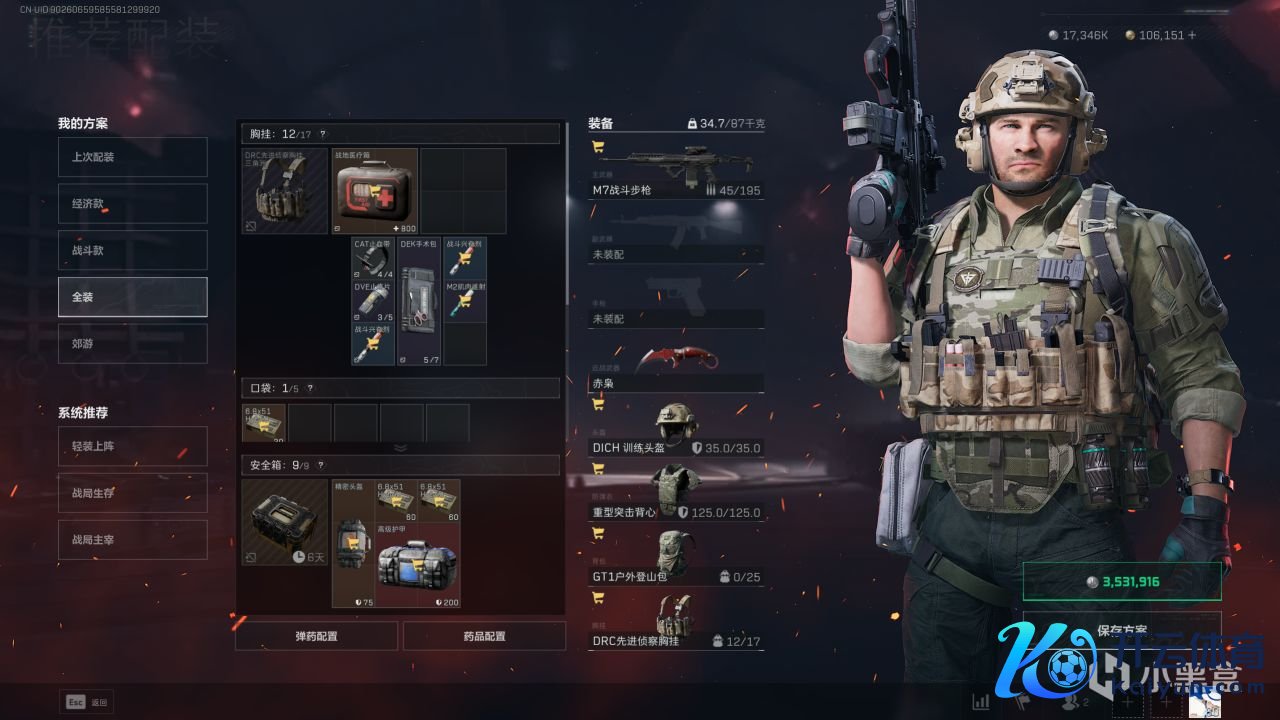Open the 药品配置 medicine configuration

(484, 636)
